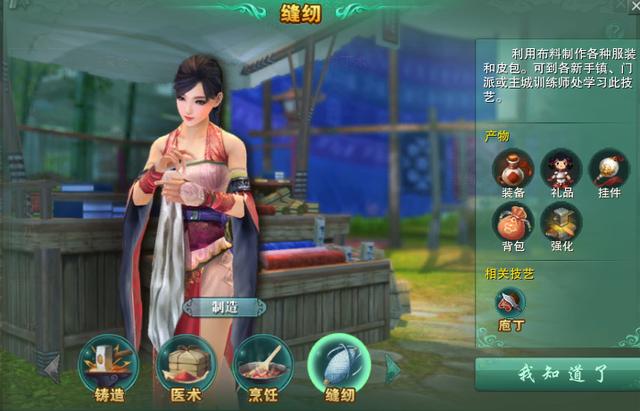This screenshot has height=411, width=640.
Task: Open the 装备 equipment product icon
Action: 513,170
